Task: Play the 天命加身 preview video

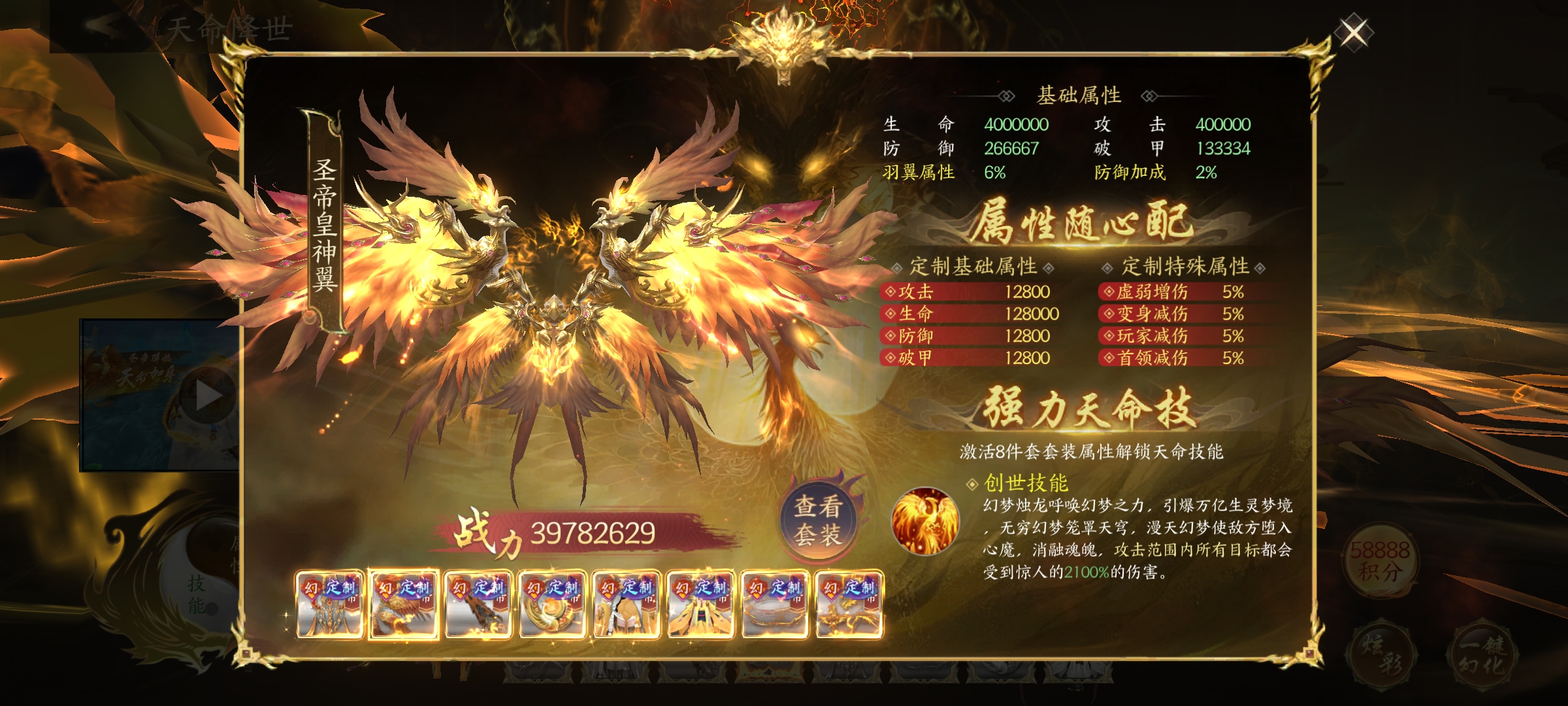Action: [x=208, y=395]
